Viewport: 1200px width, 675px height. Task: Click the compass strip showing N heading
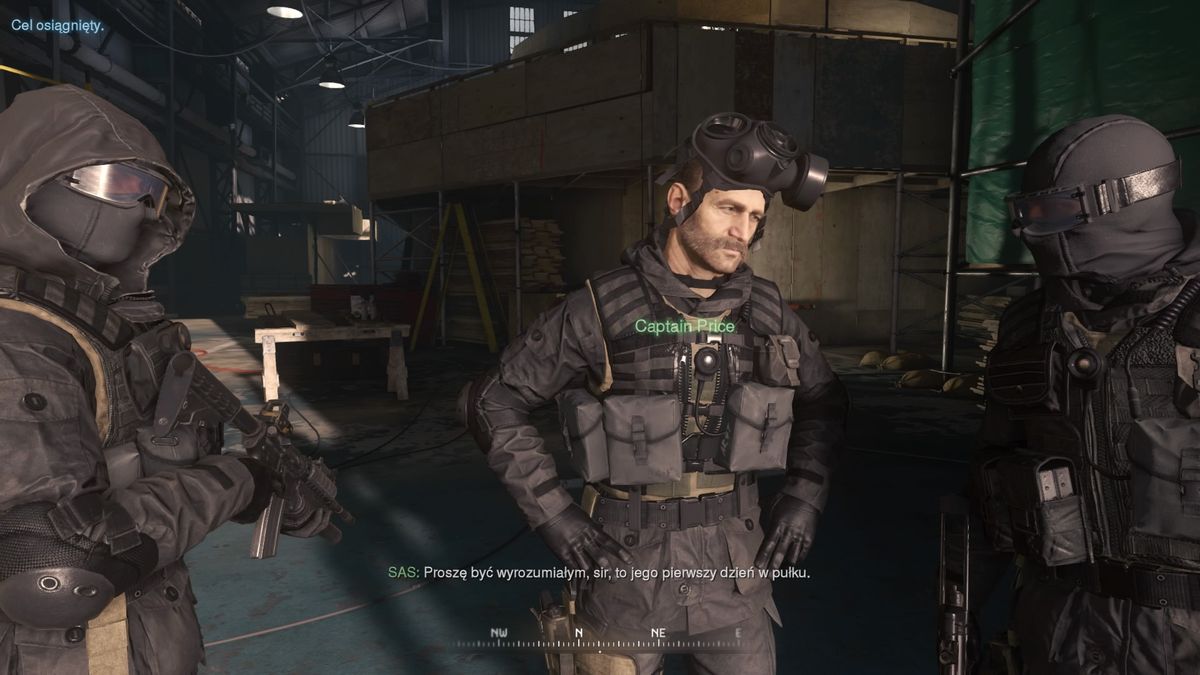(598, 636)
